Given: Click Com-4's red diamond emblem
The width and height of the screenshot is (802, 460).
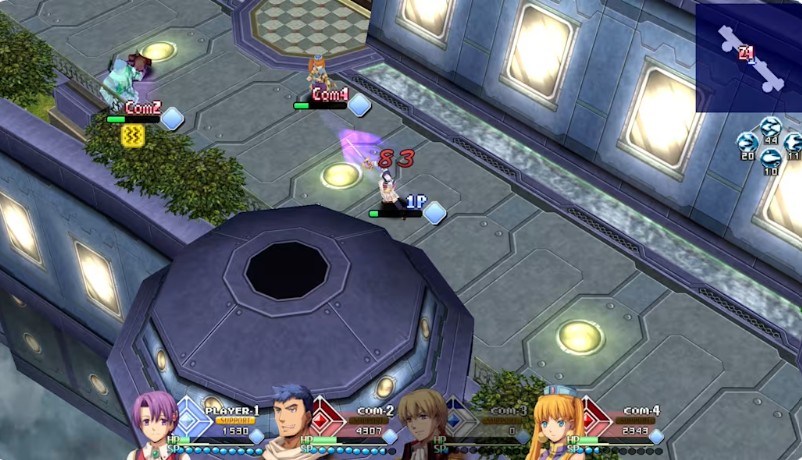Looking at the screenshot, I should click(x=595, y=415).
